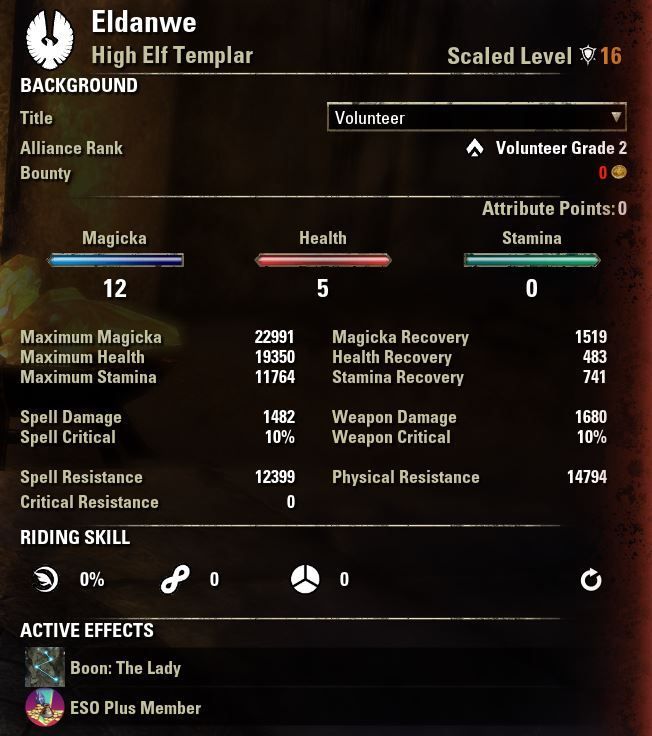Click the riding carry capacity icon

tap(304, 579)
